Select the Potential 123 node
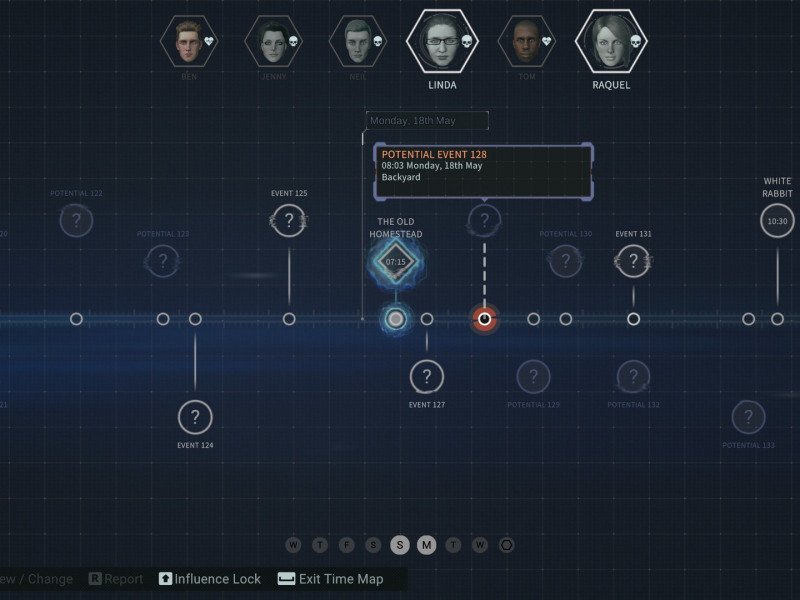The height and width of the screenshot is (600, 800). click(162, 262)
